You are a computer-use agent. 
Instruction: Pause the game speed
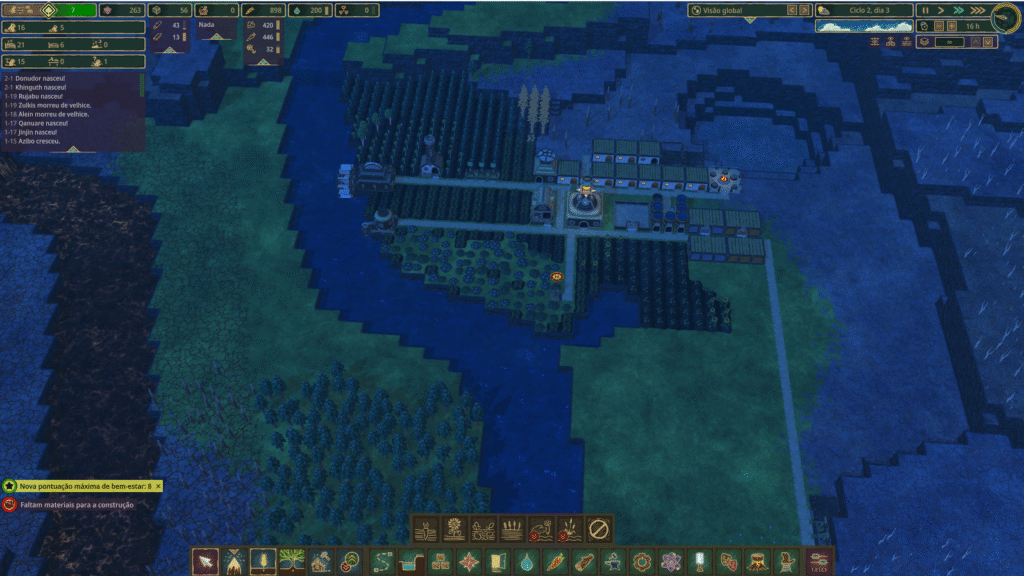pyautogui.click(x=924, y=10)
